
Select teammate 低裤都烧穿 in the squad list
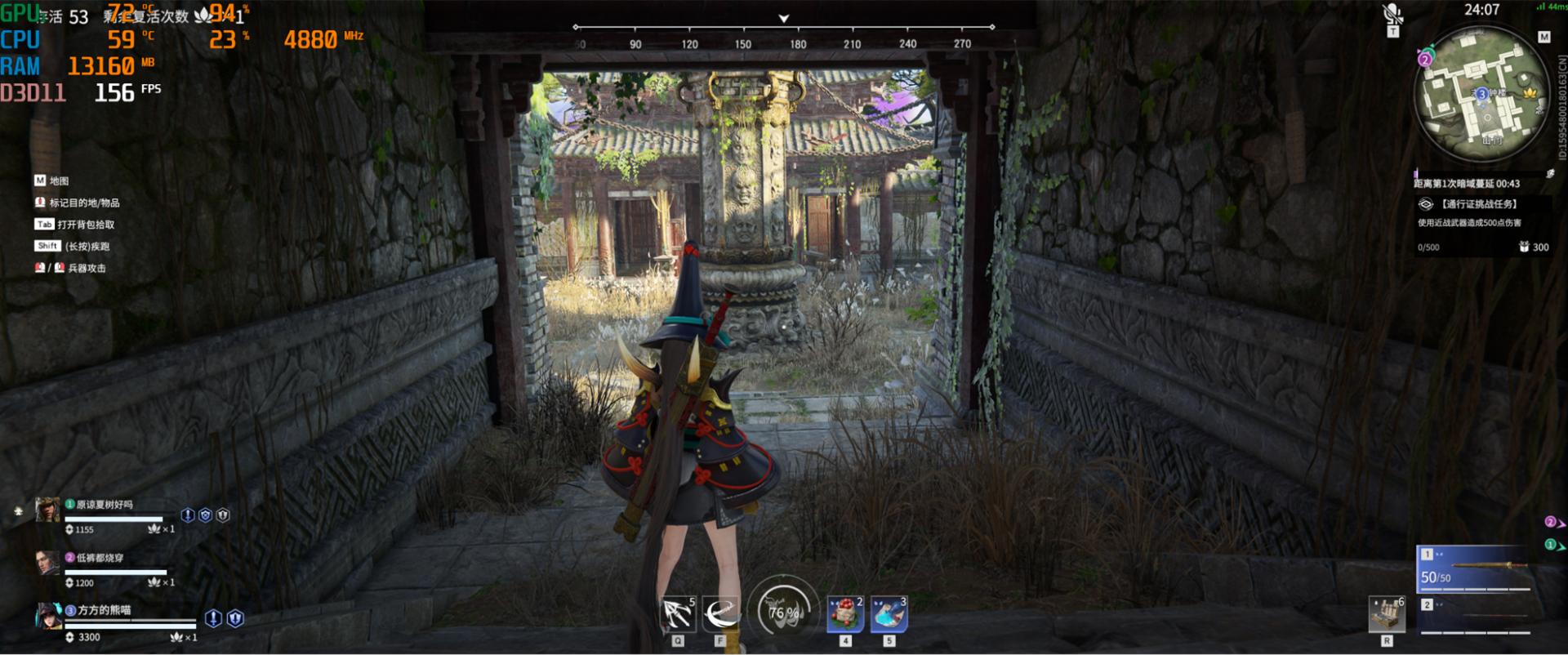[99, 558]
